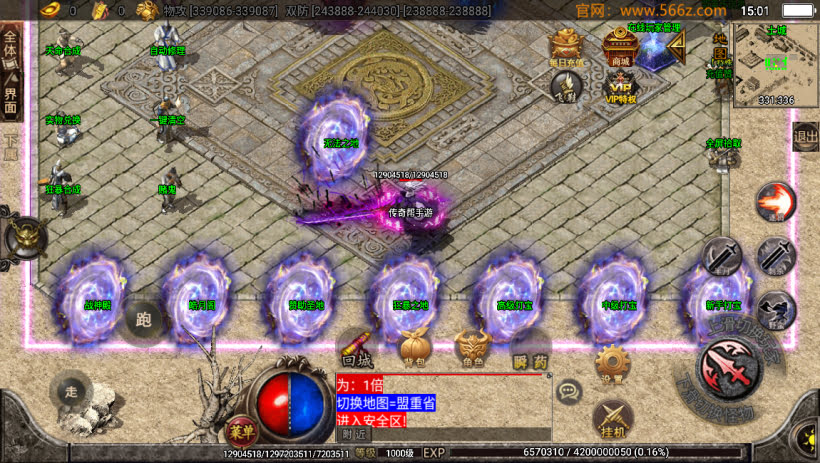
Task: Open the 设置 settings gear
Action: (612, 364)
